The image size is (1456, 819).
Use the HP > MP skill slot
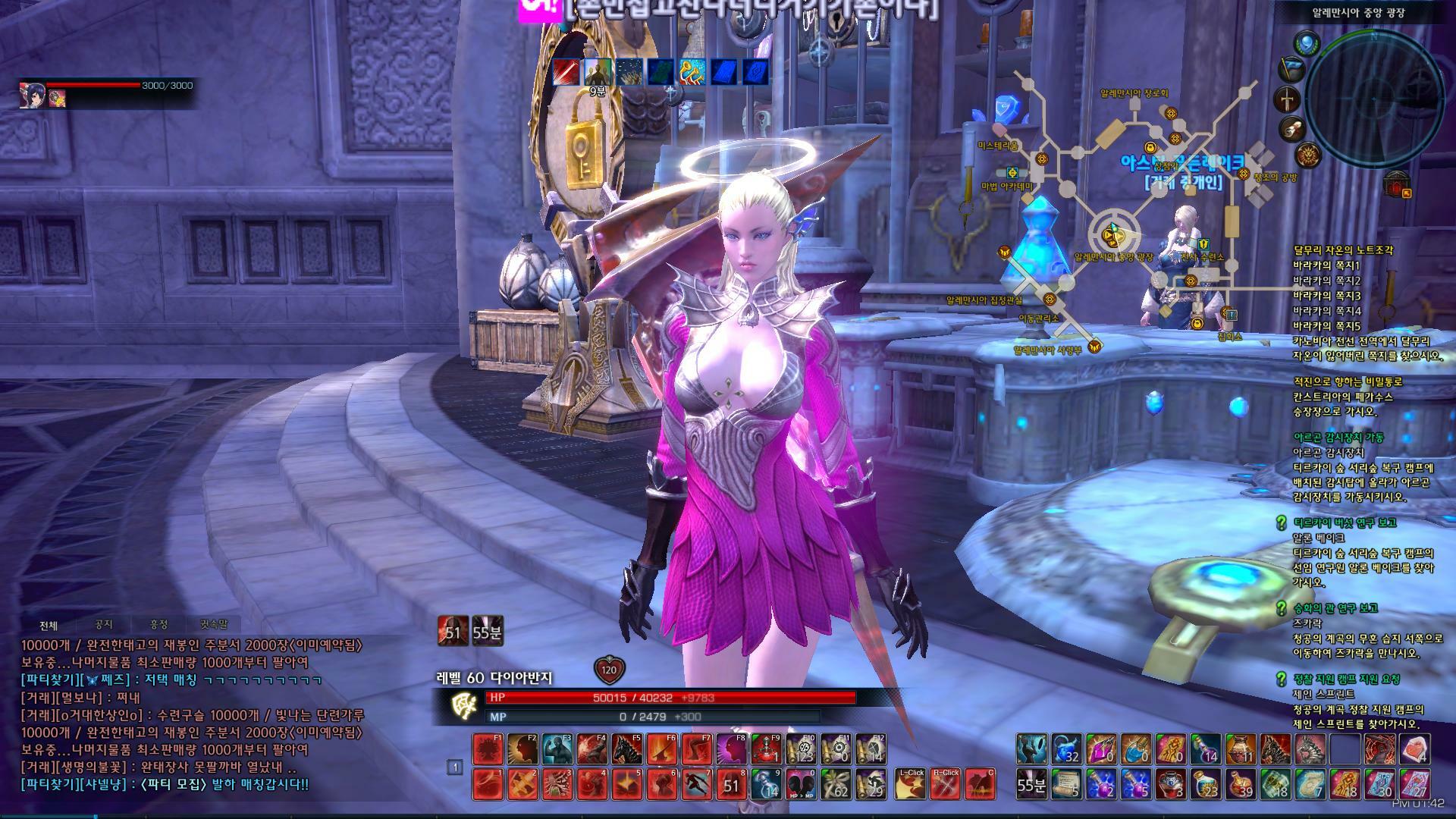801,784
